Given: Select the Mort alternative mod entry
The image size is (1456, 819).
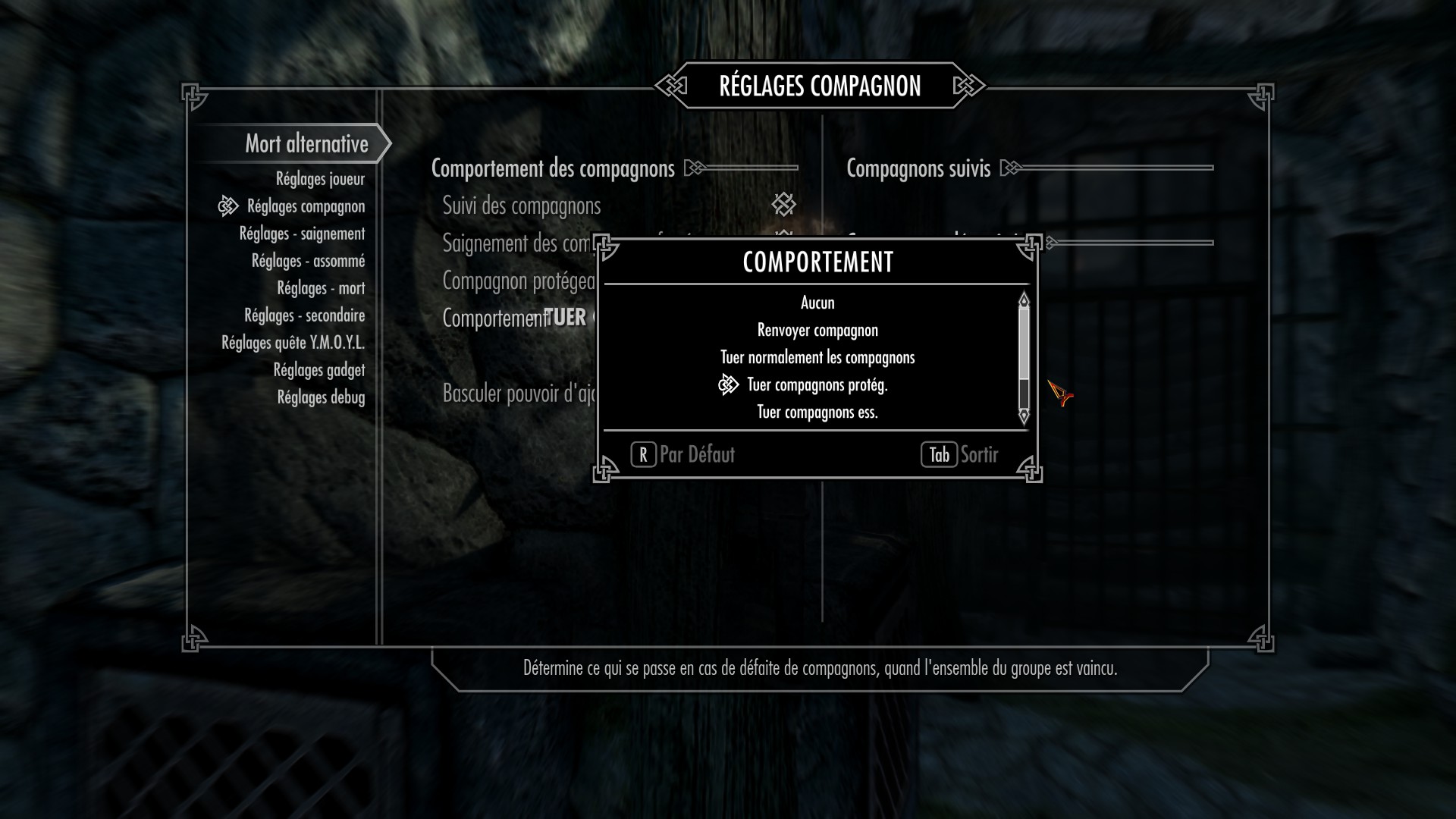Looking at the screenshot, I should point(306,143).
